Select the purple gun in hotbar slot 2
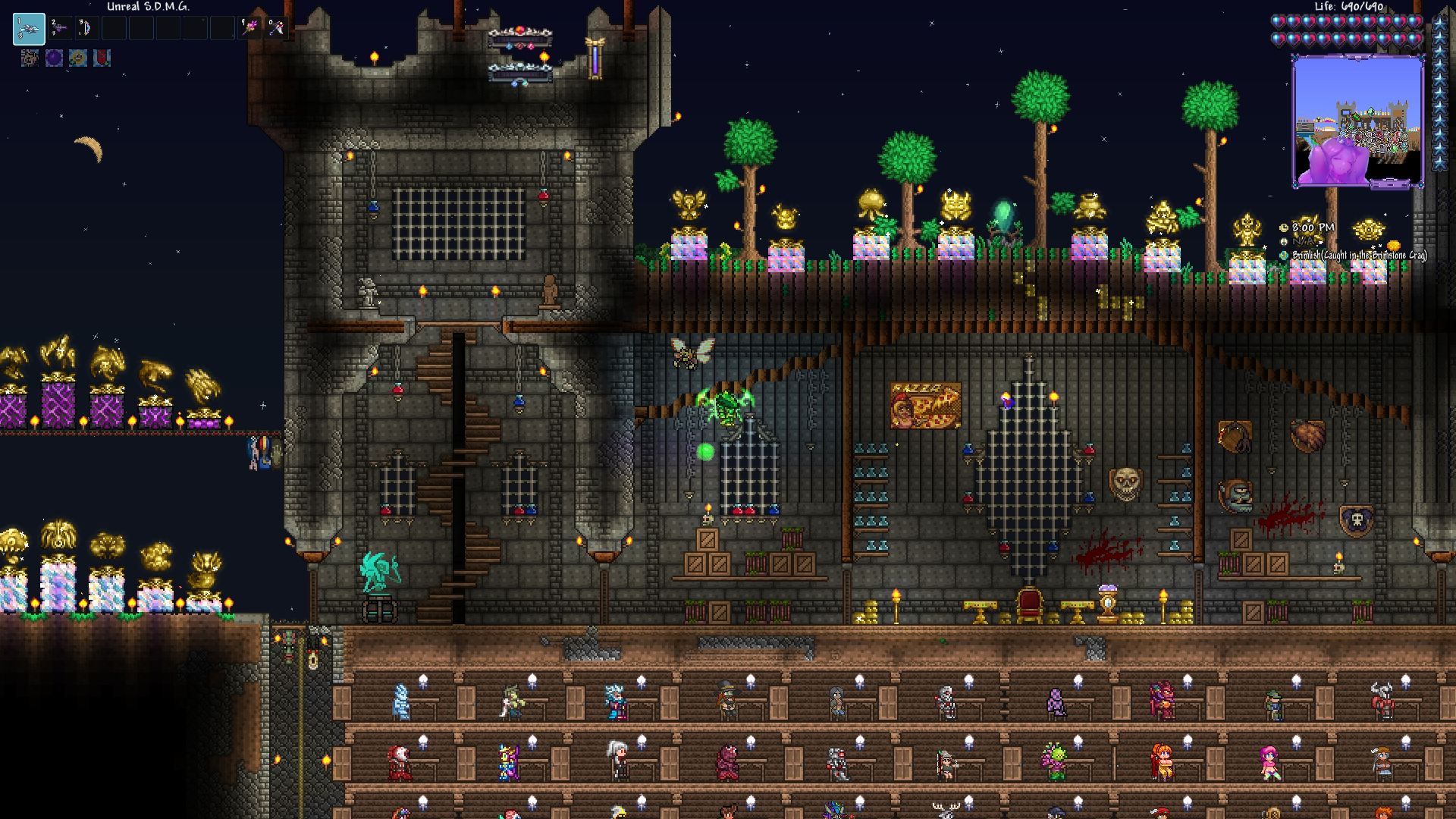 (59, 27)
